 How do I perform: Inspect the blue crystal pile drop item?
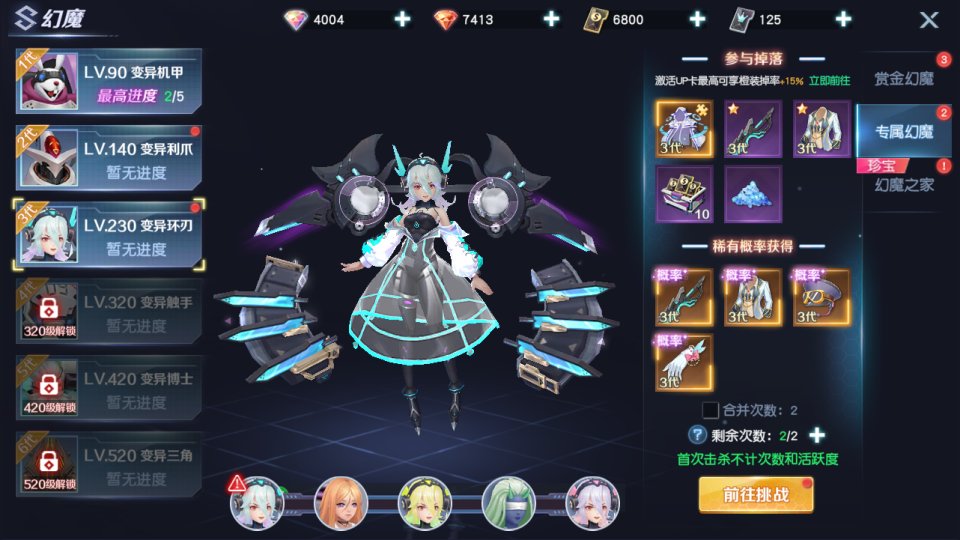(x=753, y=193)
